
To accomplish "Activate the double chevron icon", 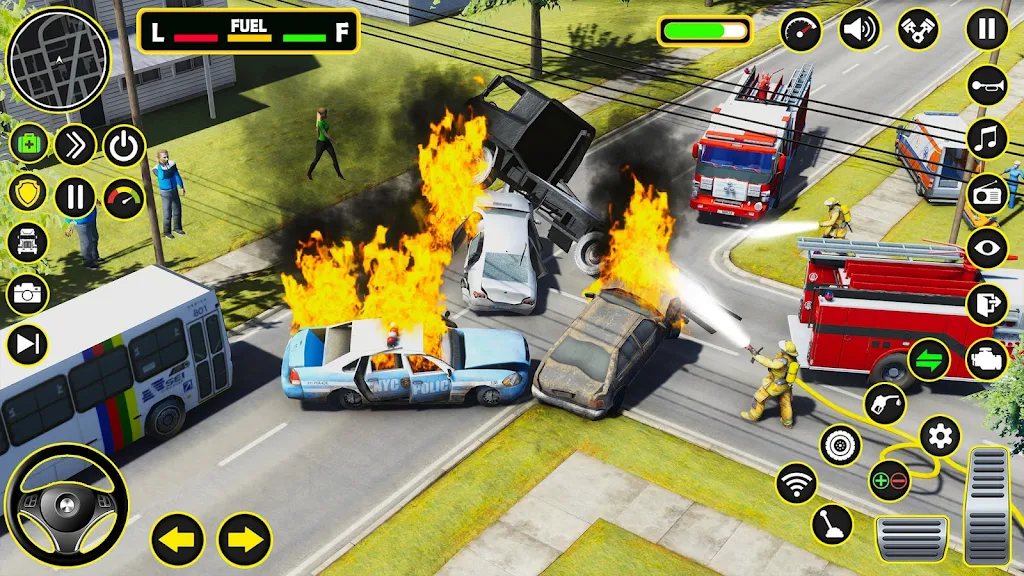I will pyautogui.click(x=75, y=145).
